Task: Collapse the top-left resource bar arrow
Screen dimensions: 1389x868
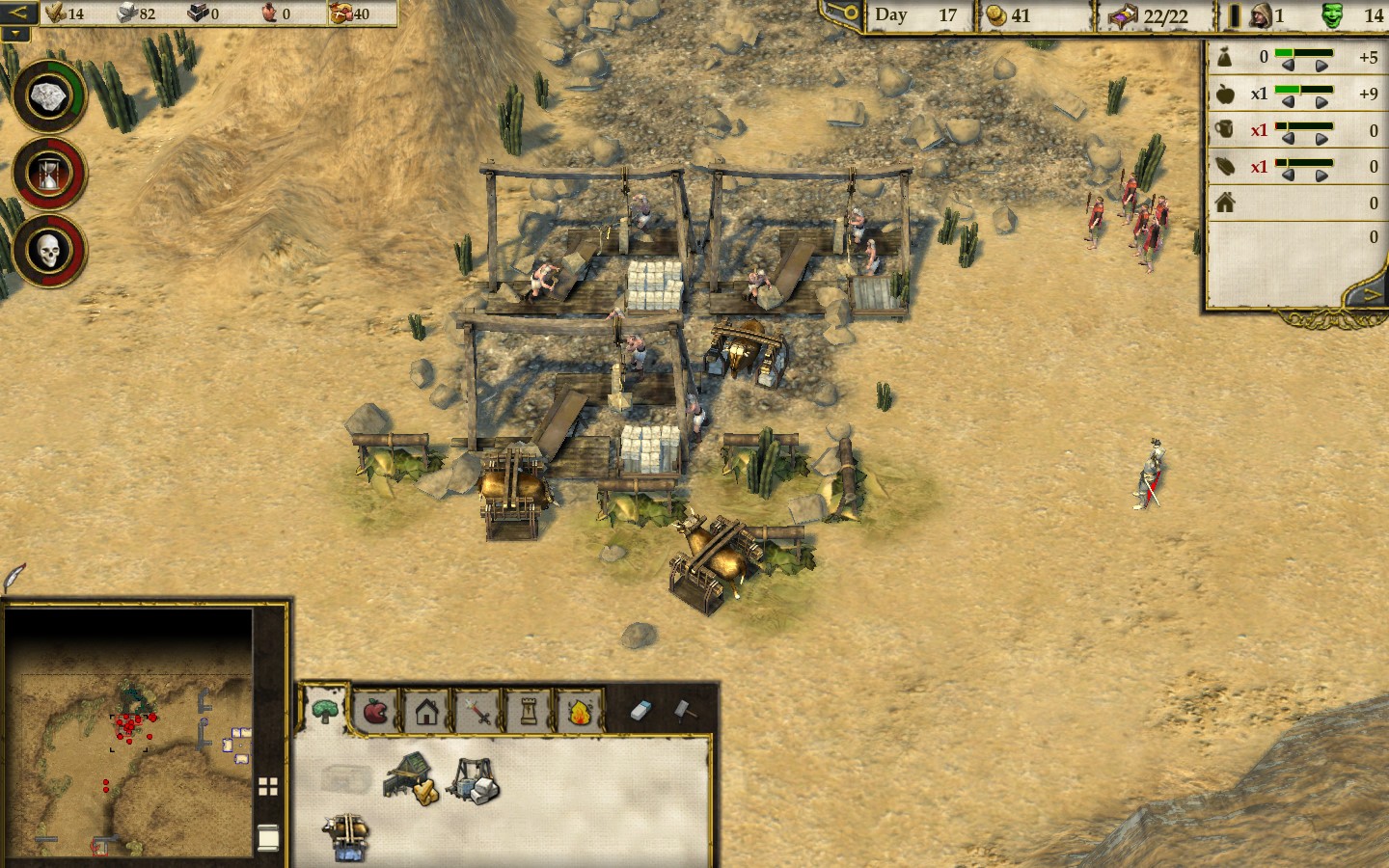Action: coord(18,13)
